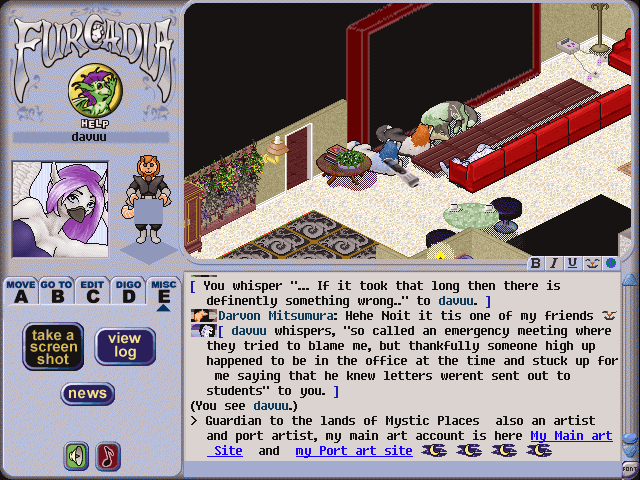Take a screen shot
Viewport: 640px width, 480px height.
click(x=53, y=346)
